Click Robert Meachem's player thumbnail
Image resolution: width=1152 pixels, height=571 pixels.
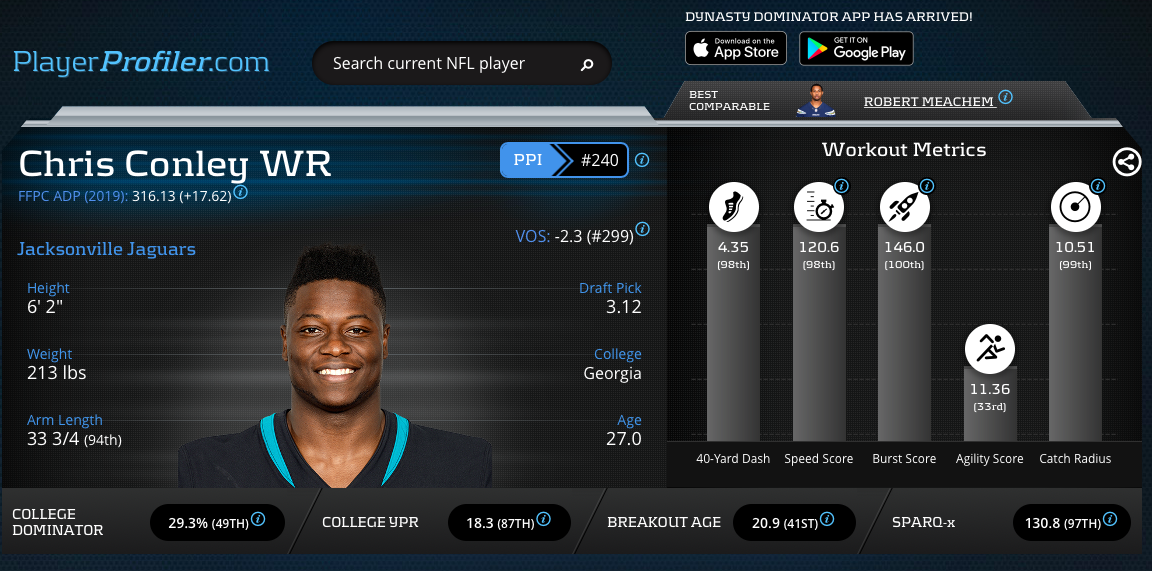(x=816, y=100)
